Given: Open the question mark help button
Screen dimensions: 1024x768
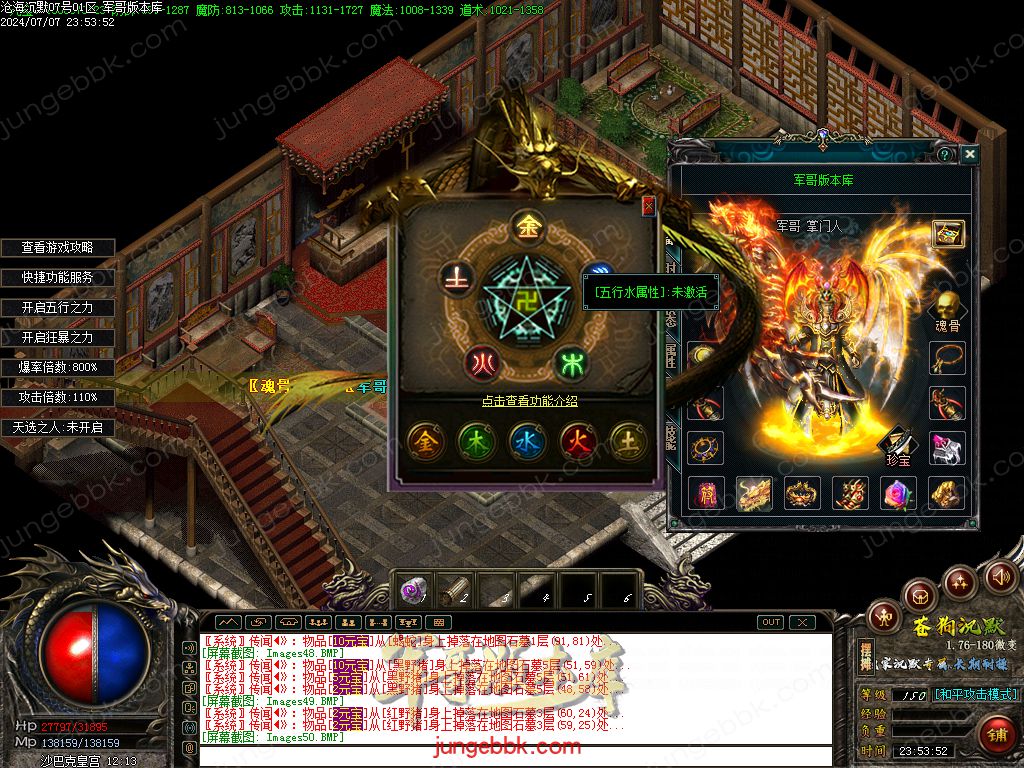Looking at the screenshot, I should click(x=944, y=154).
